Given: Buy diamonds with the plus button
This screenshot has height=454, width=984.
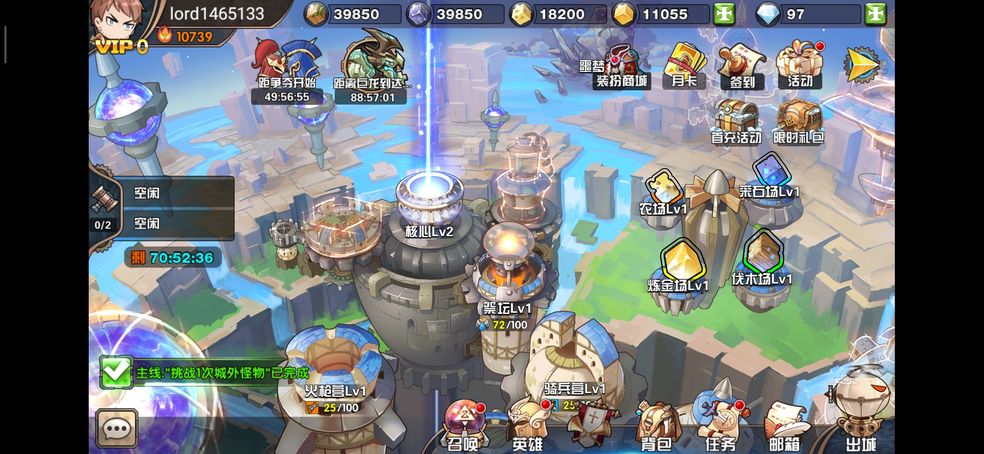Looking at the screenshot, I should (876, 14).
